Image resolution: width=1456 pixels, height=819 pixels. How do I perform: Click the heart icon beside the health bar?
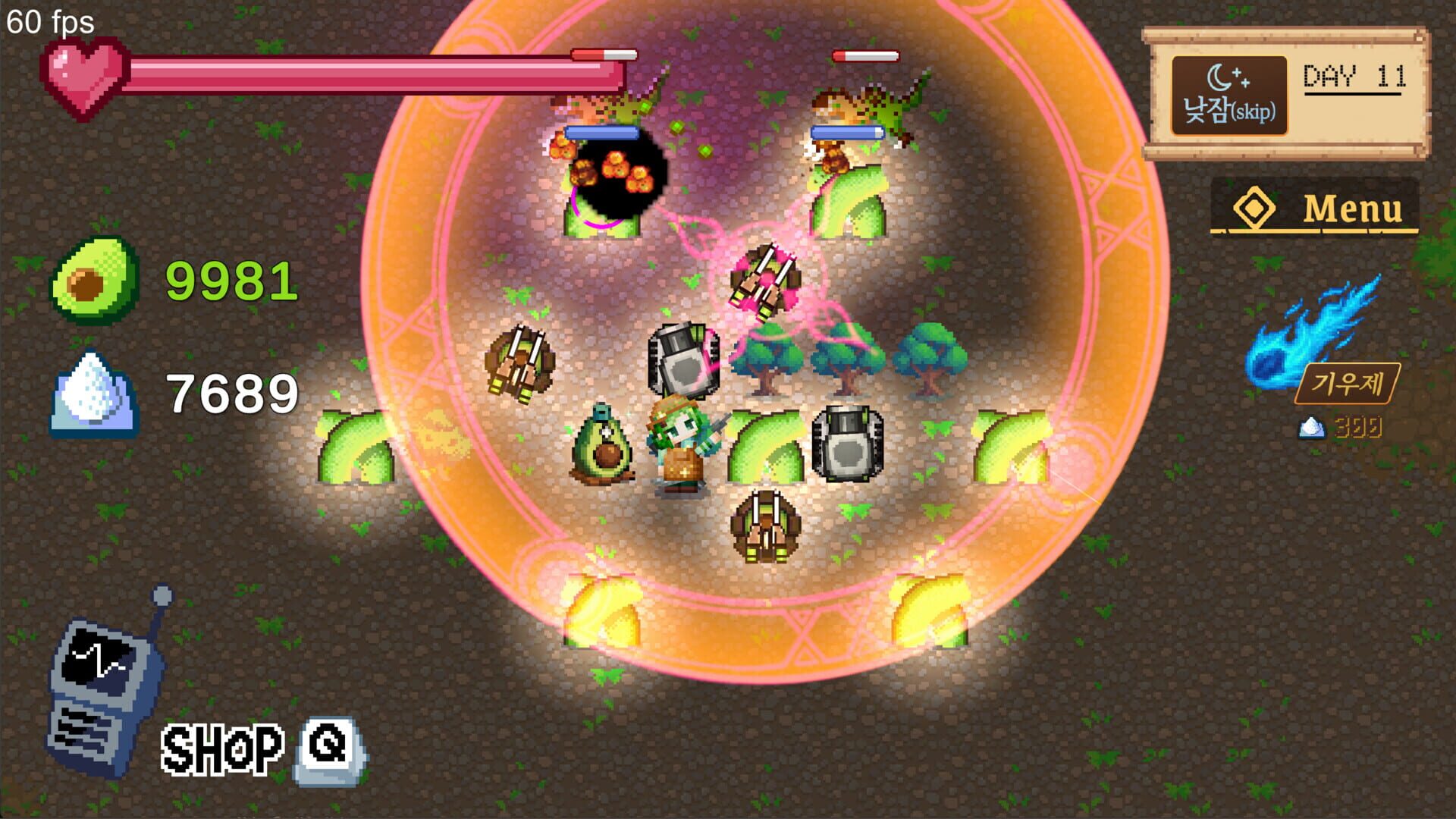(87, 76)
